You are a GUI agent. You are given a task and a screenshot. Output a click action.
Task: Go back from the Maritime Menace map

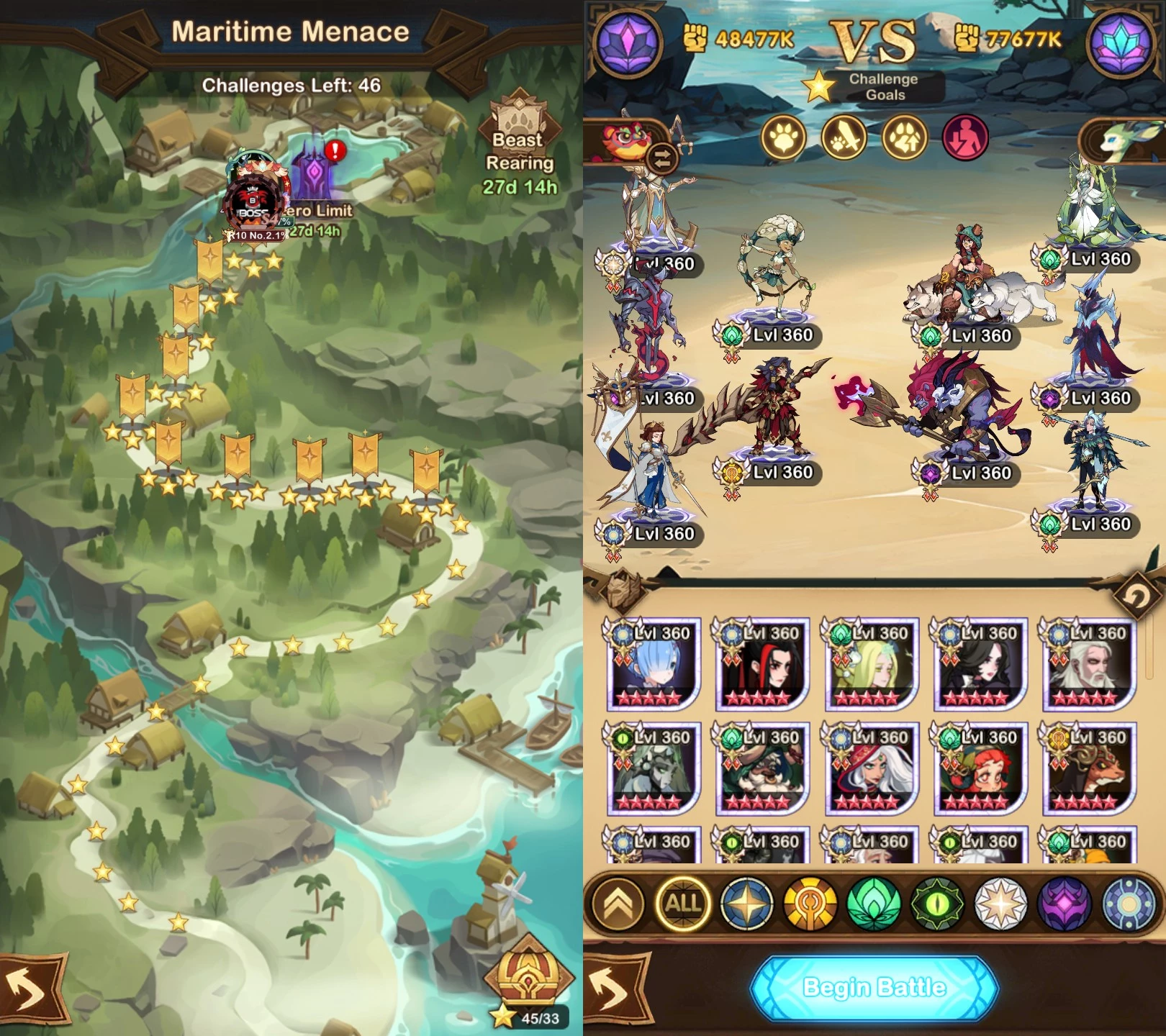pos(27,990)
